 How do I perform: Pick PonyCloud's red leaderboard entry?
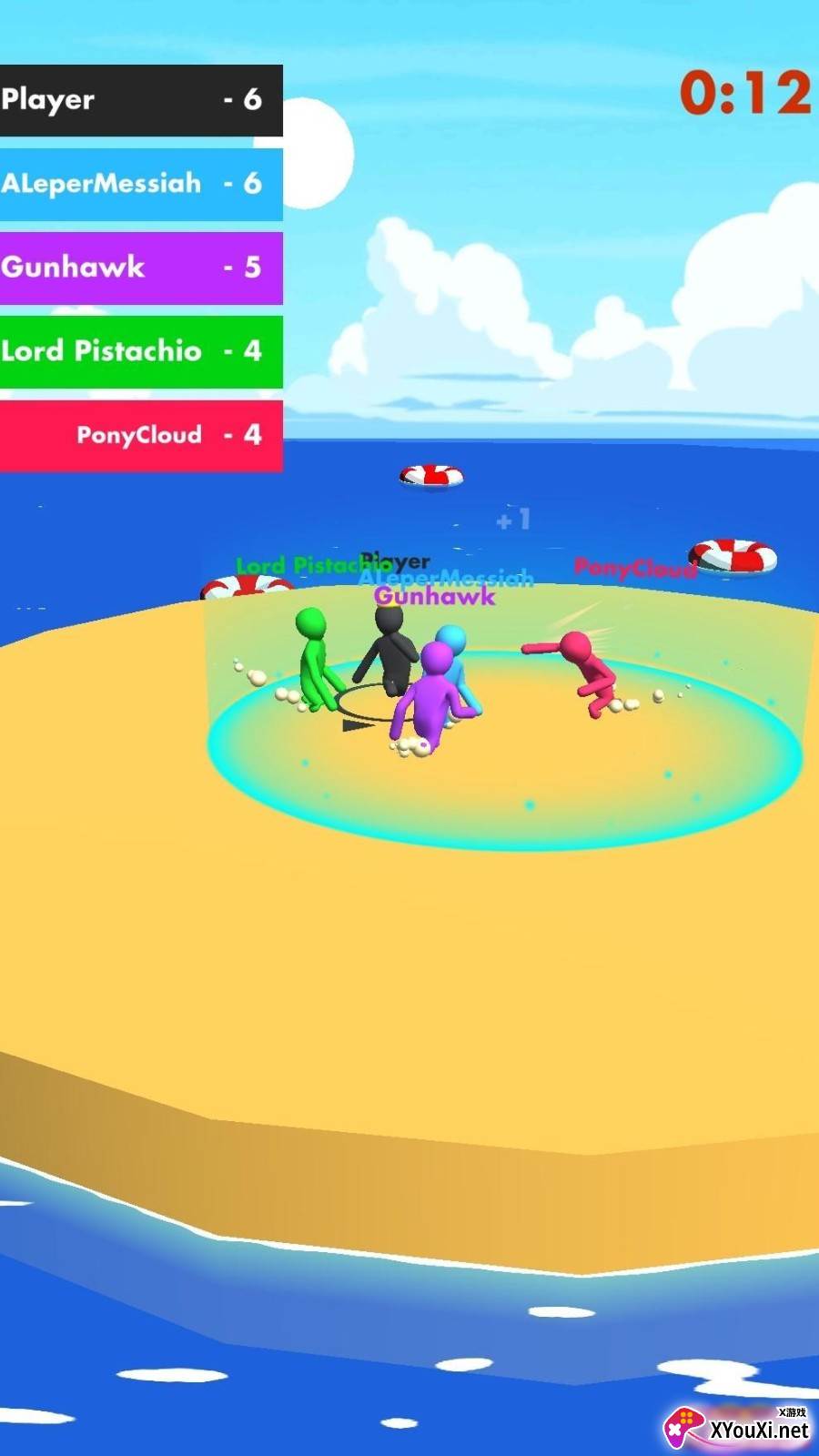(140, 435)
